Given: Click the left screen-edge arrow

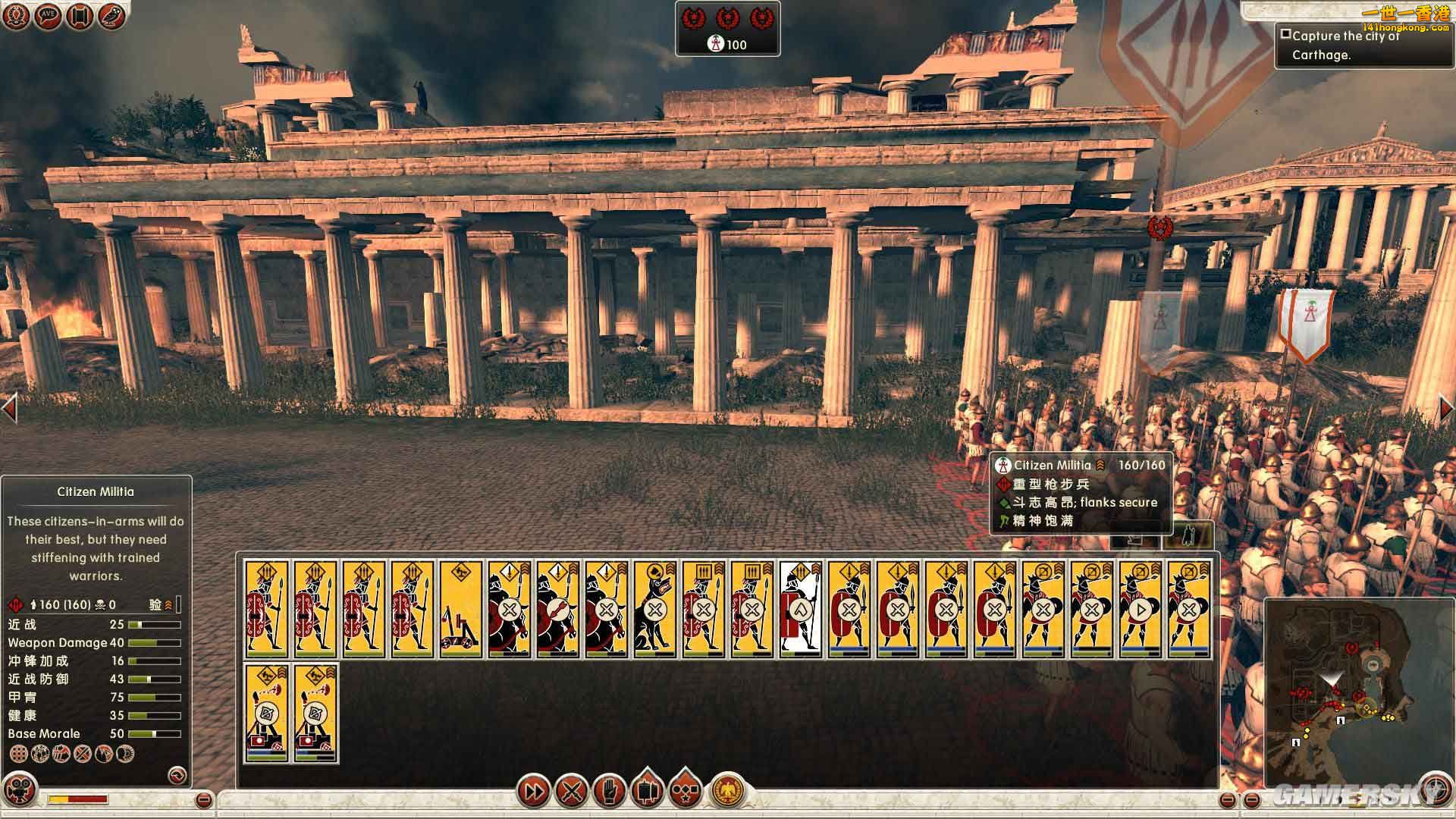Looking at the screenshot, I should coord(10,409).
